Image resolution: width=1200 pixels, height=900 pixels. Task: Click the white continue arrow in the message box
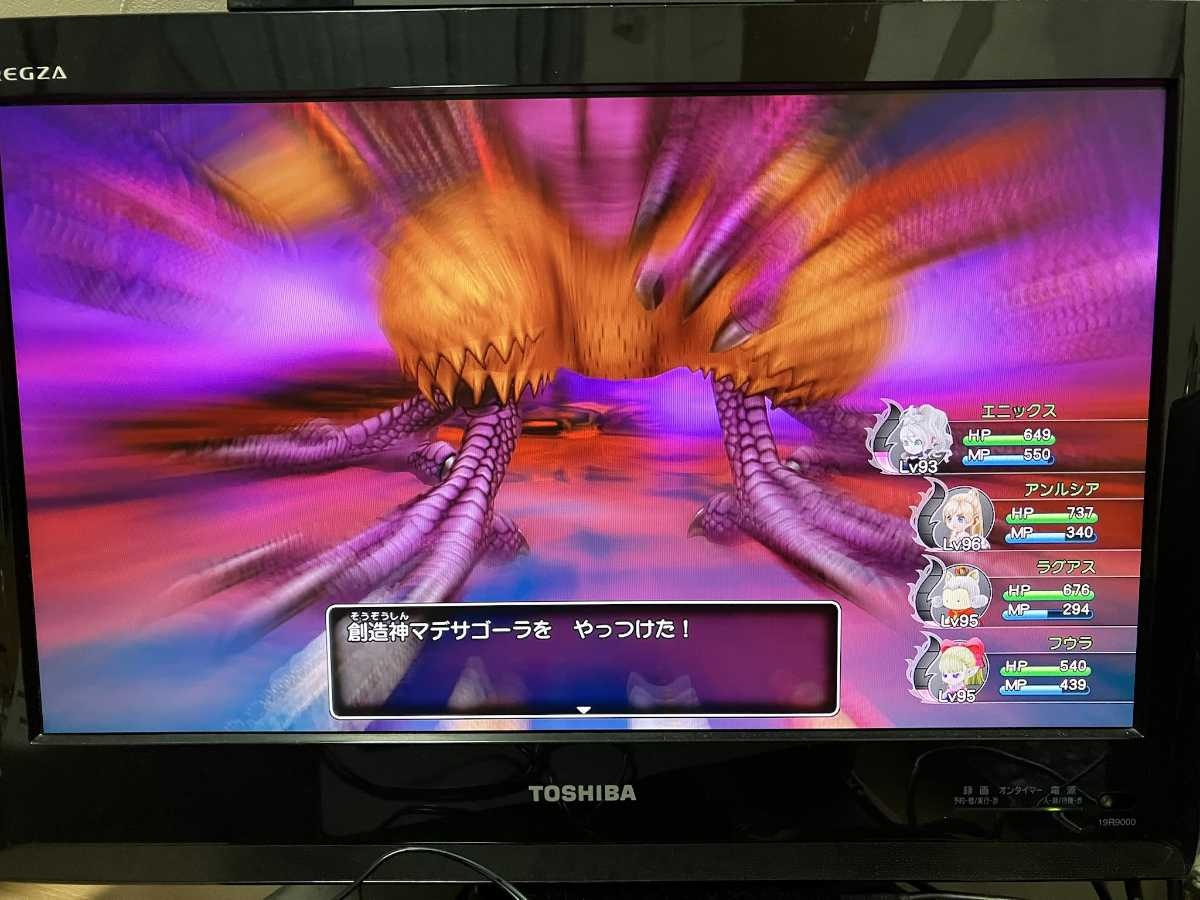(x=584, y=710)
